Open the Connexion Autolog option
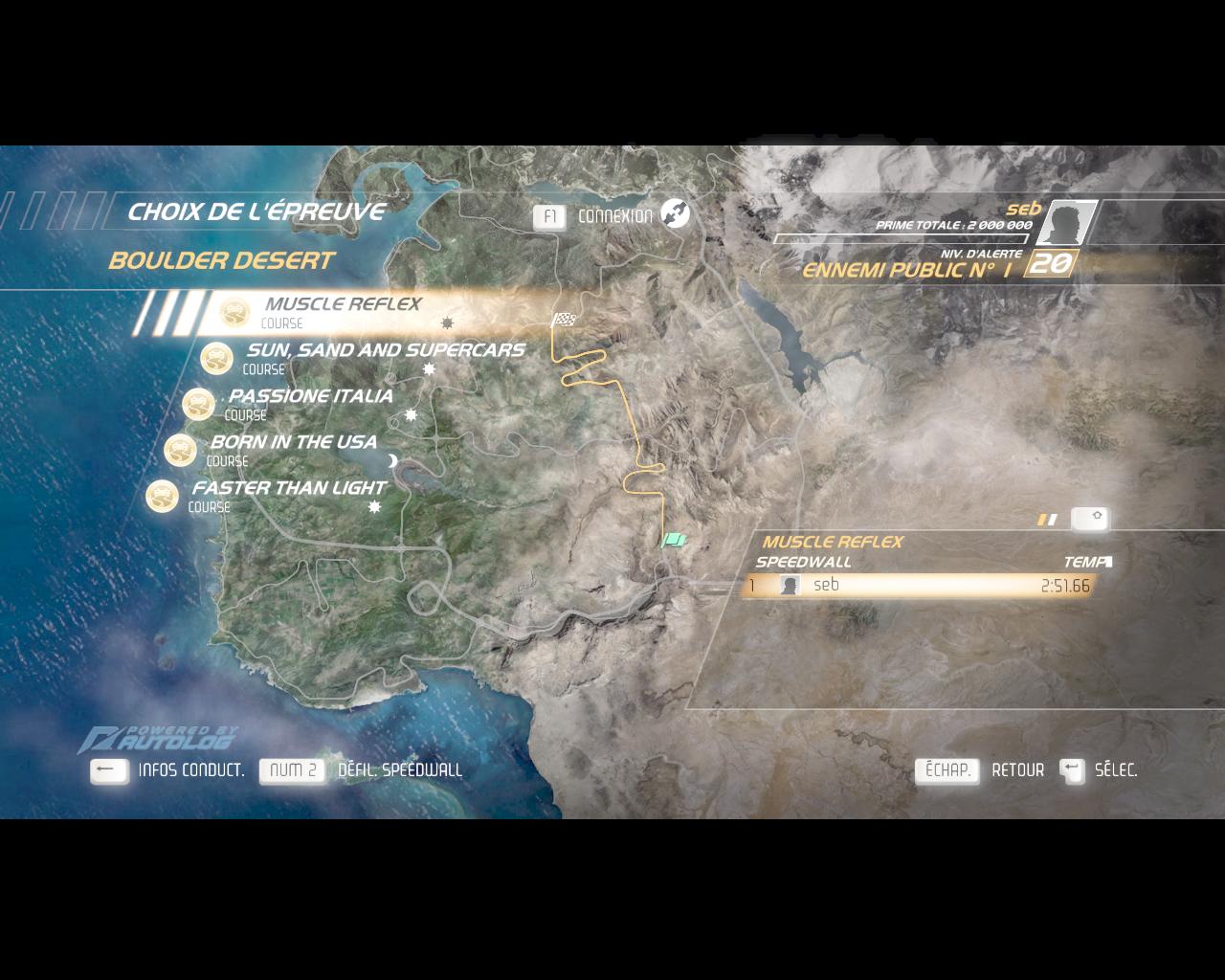Image resolution: width=1225 pixels, height=980 pixels. 614,216
